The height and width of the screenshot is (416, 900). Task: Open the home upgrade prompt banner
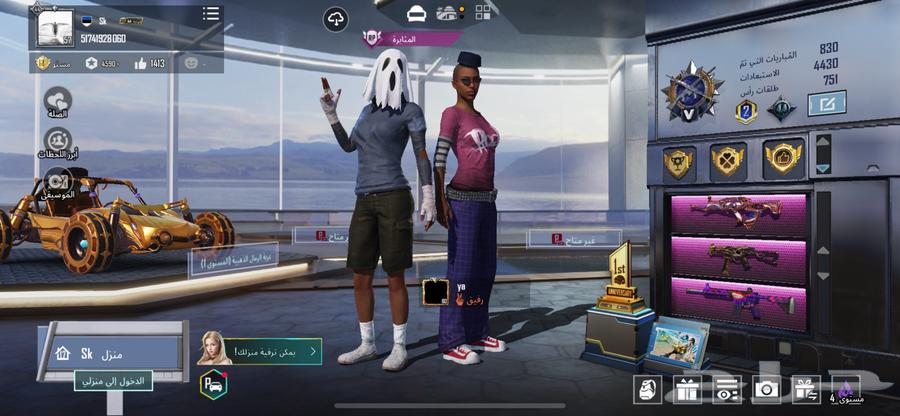[x=261, y=350]
